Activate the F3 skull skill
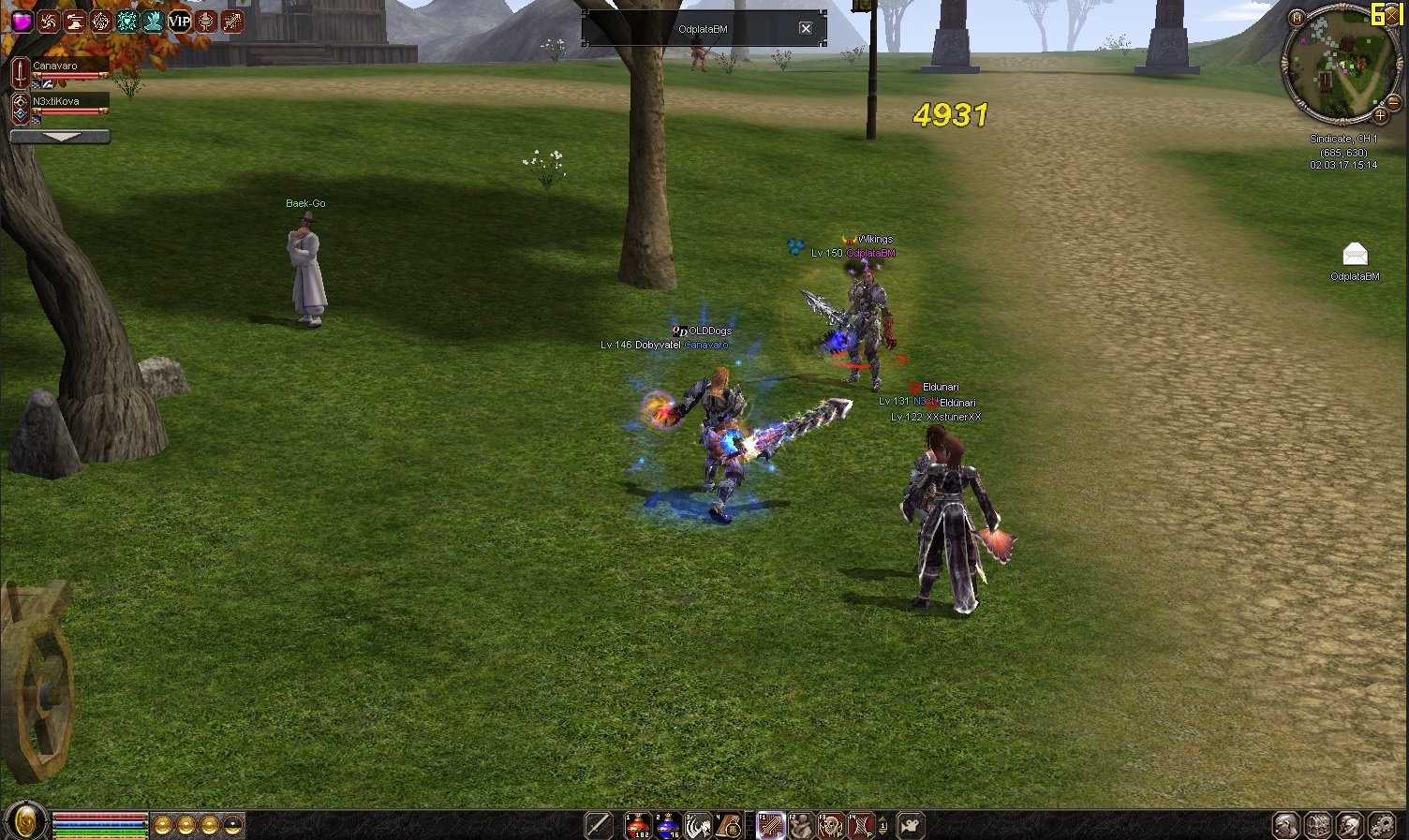This screenshot has width=1409, height=840. pyautogui.click(x=830, y=825)
